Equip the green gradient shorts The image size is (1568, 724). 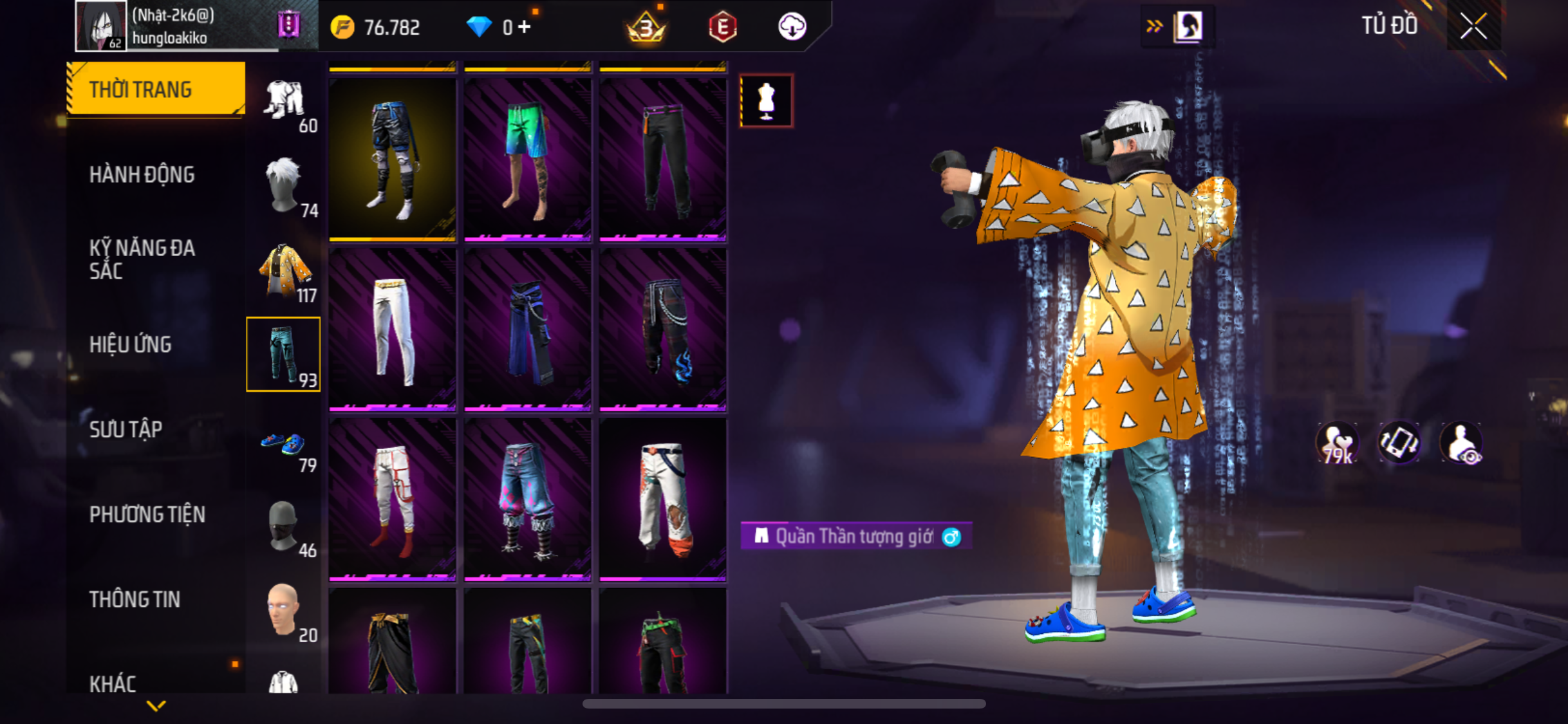[x=527, y=159]
